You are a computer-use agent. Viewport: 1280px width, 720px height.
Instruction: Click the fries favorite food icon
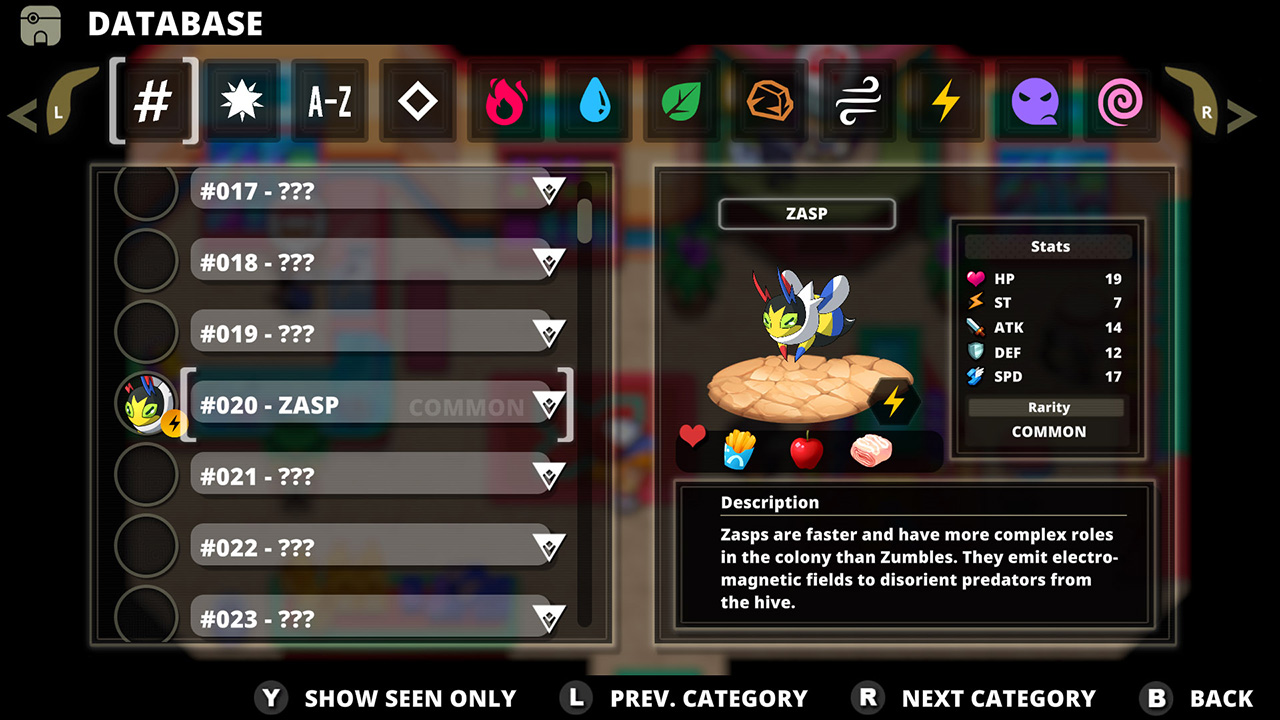point(739,449)
